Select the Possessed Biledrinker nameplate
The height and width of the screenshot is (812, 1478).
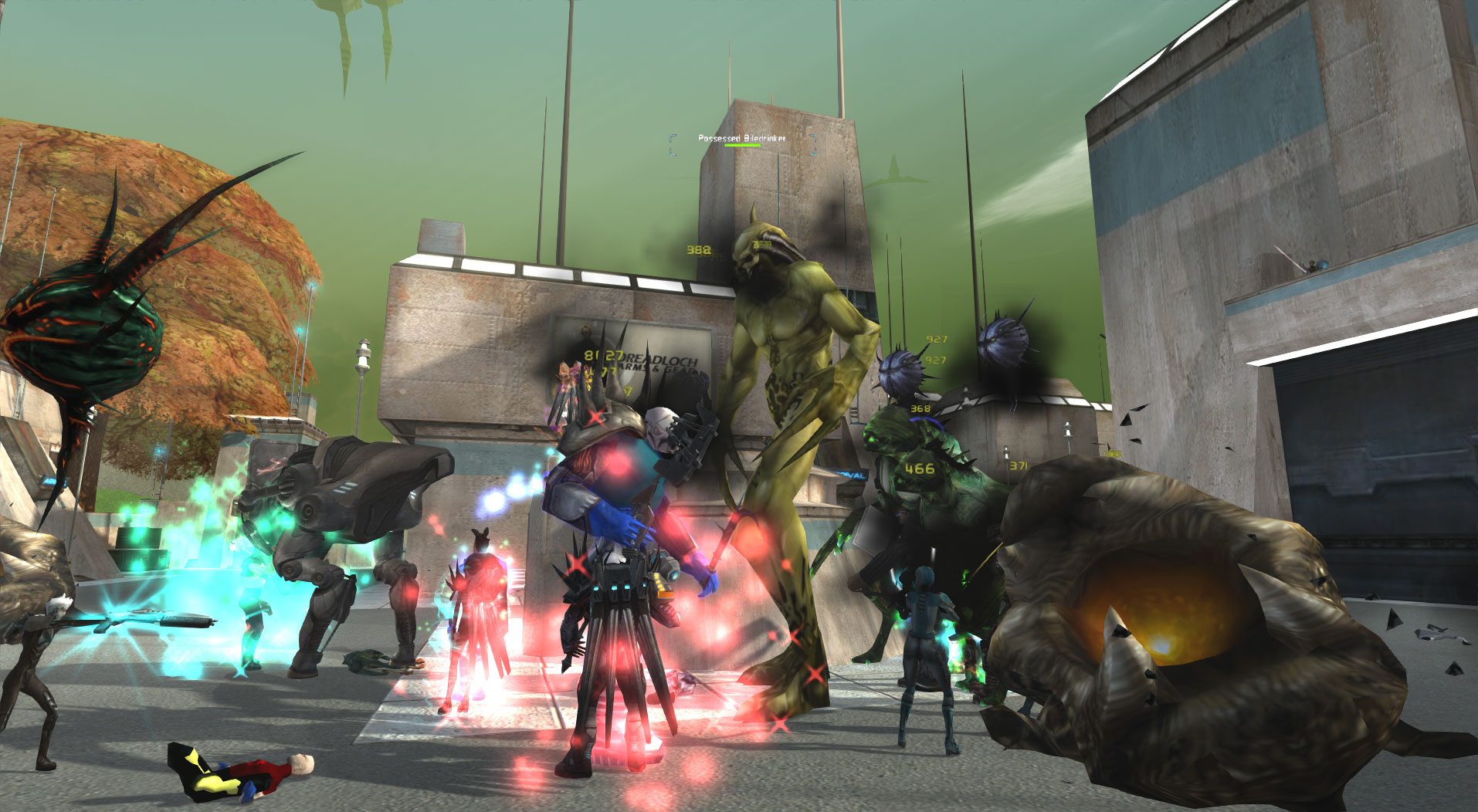(741, 138)
